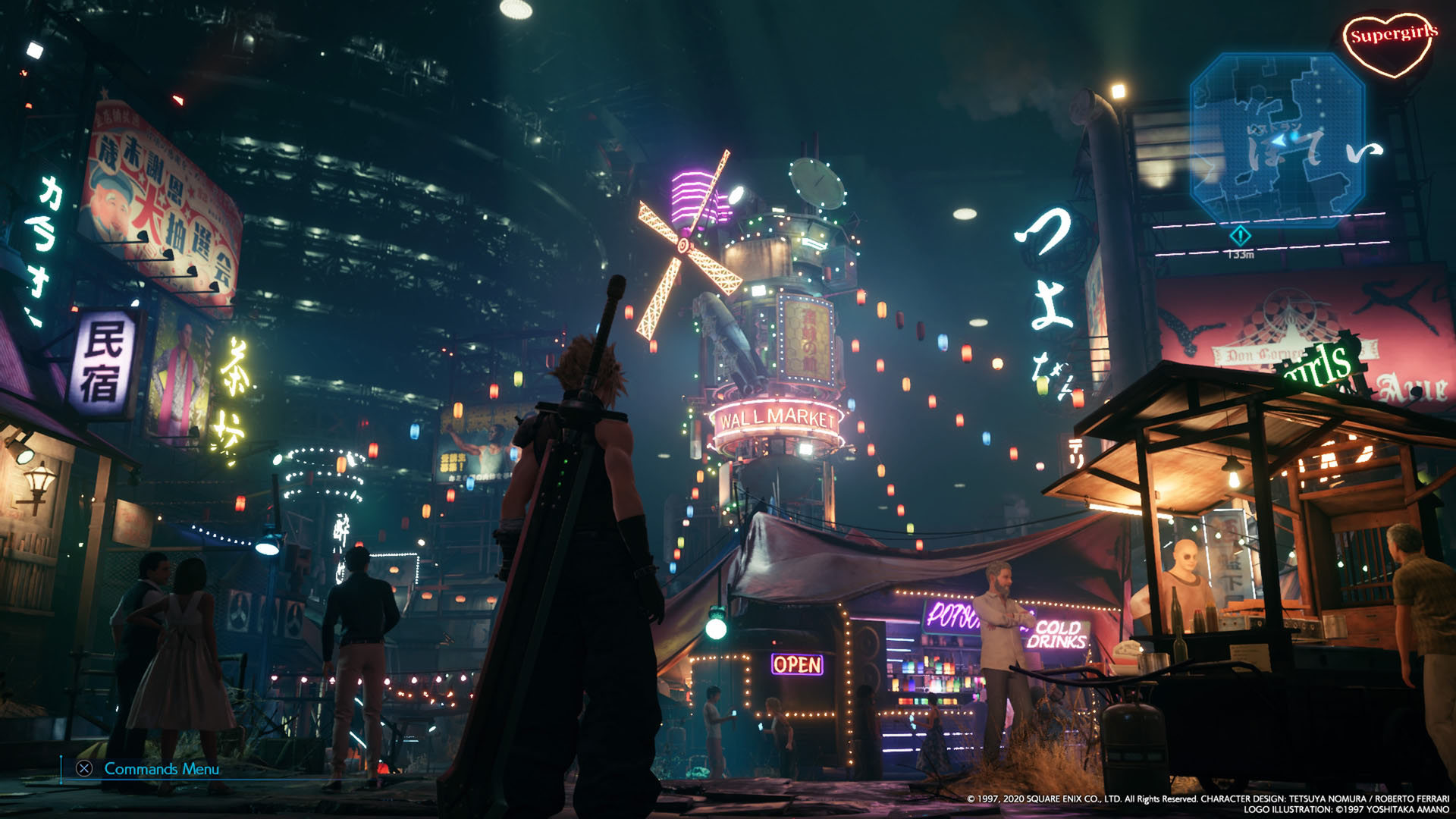Click the X button icon beside Commands Menu
The width and height of the screenshot is (1456, 819).
(x=86, y=770)
